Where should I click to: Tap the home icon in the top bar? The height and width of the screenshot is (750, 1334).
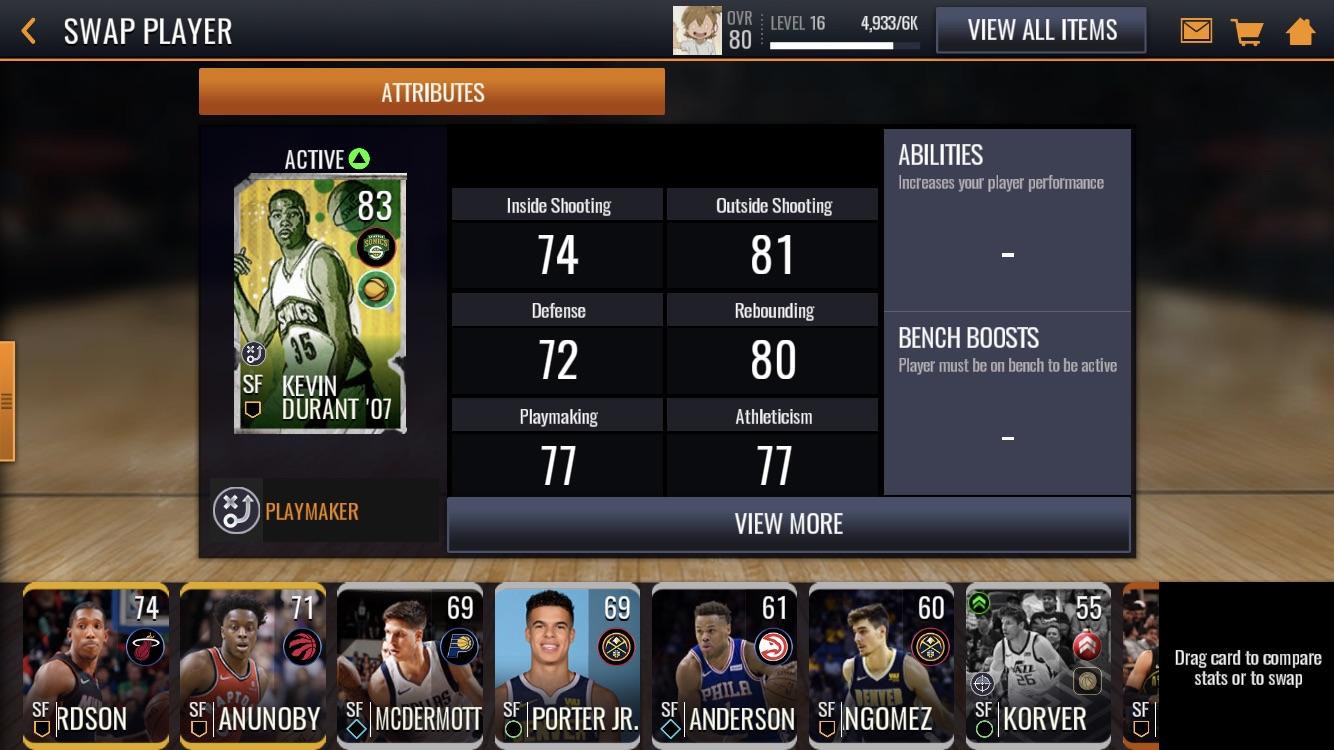(x=1300, y=30)
